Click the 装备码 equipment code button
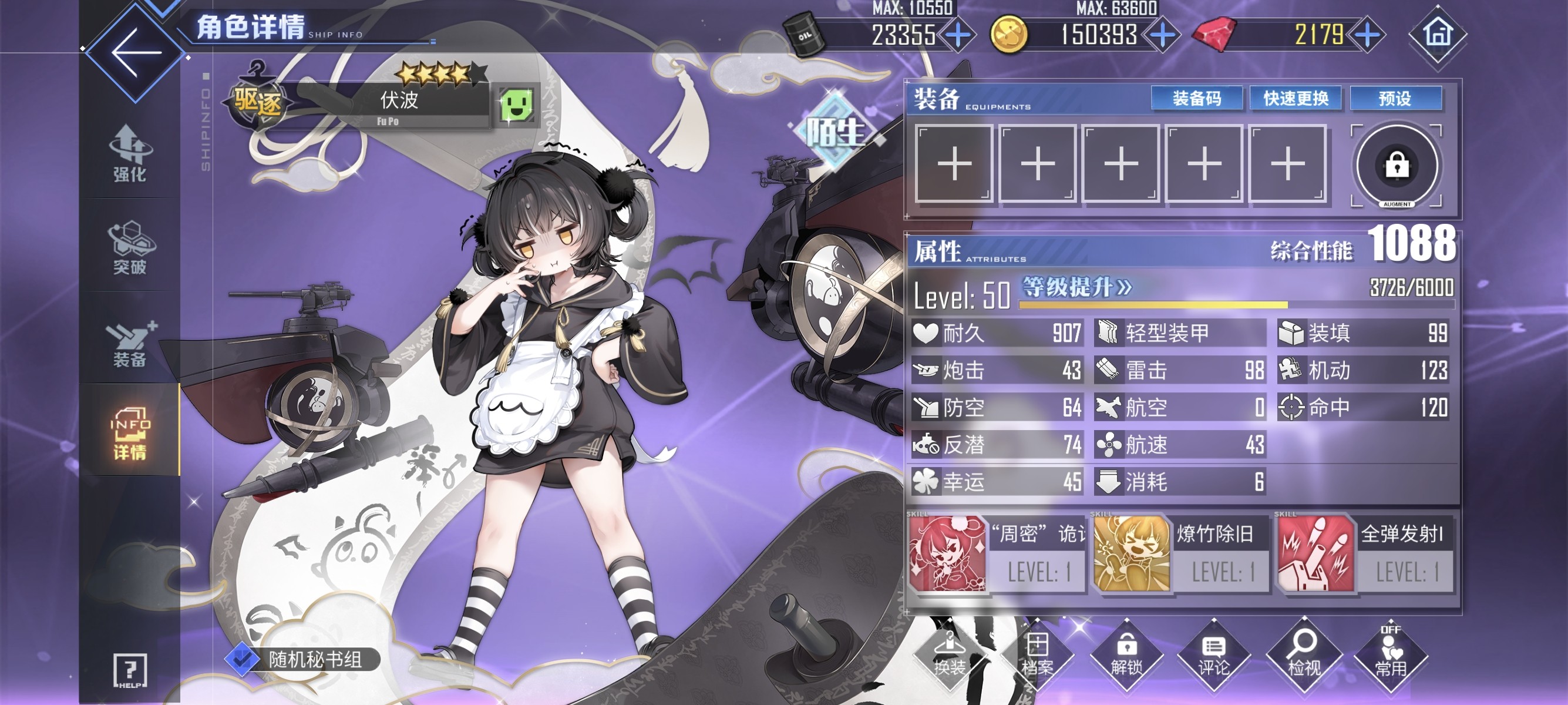 point(1196,99)
